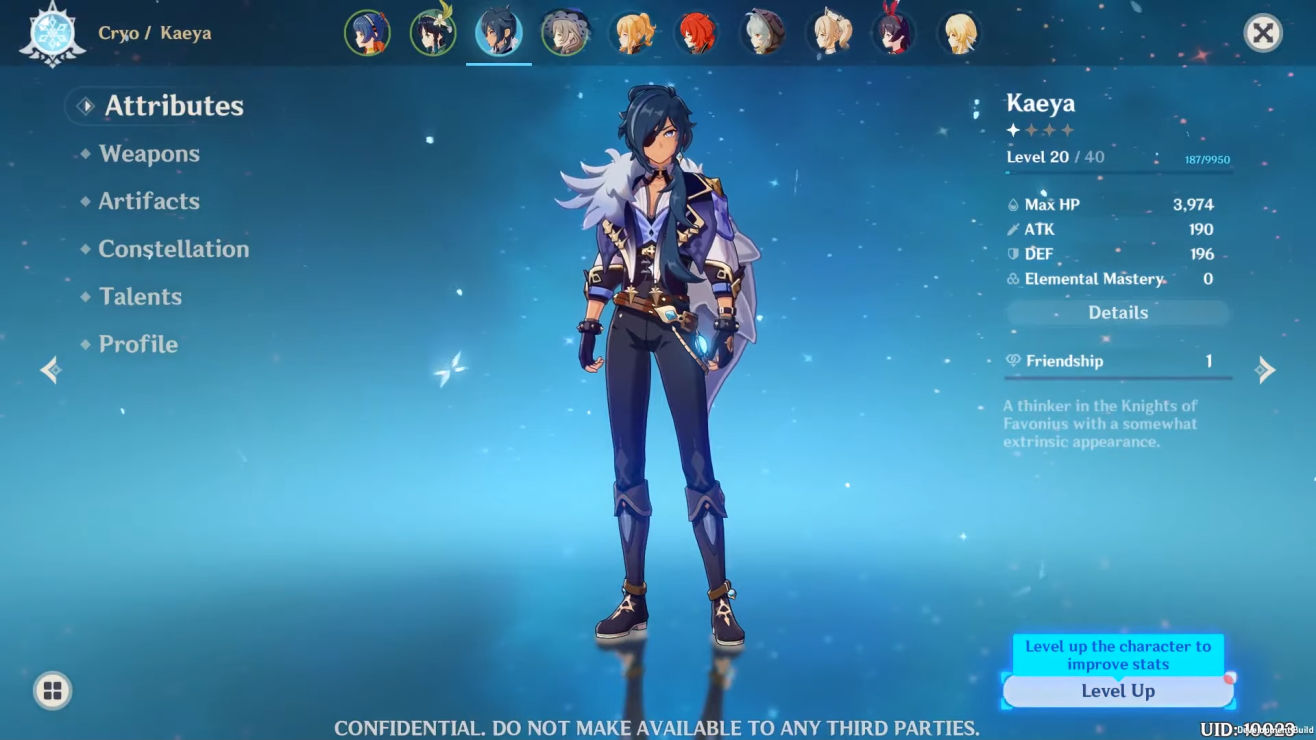Select the first character portrait in the top bar
1316x740 pixels.
368,31
